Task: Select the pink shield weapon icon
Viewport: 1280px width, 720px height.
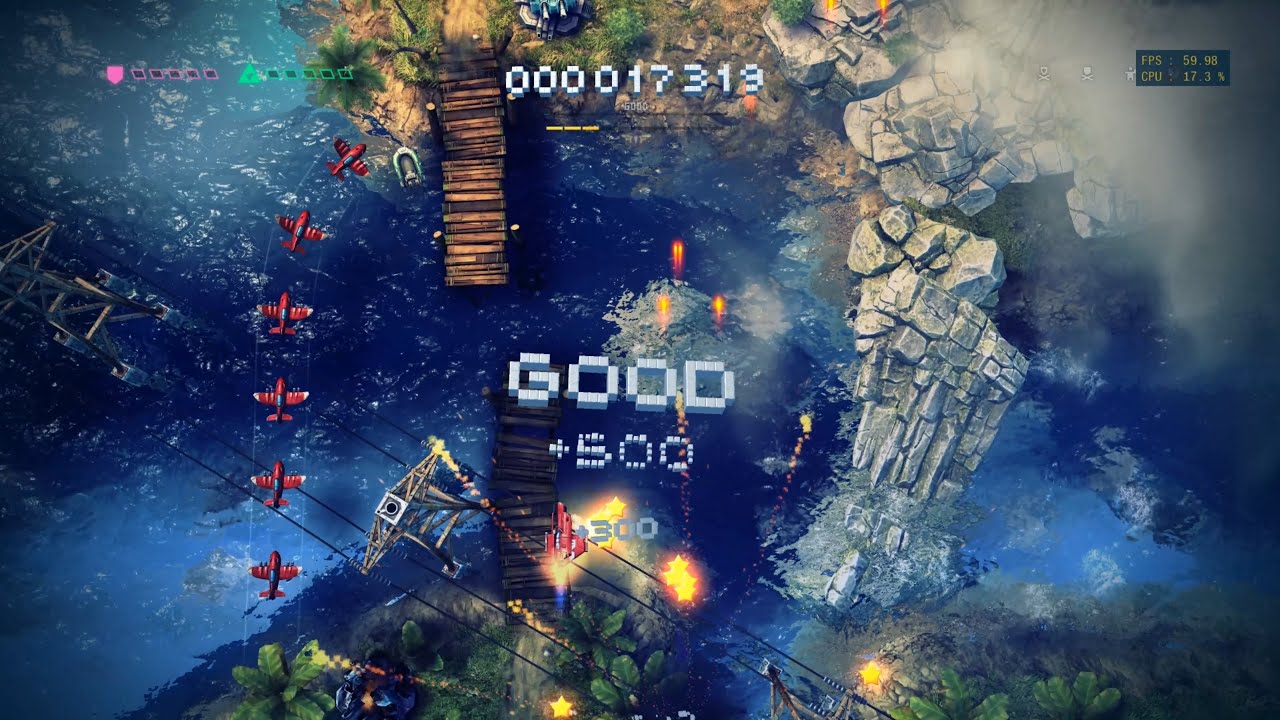Action: pyautogui.click(x=114, y=73)
